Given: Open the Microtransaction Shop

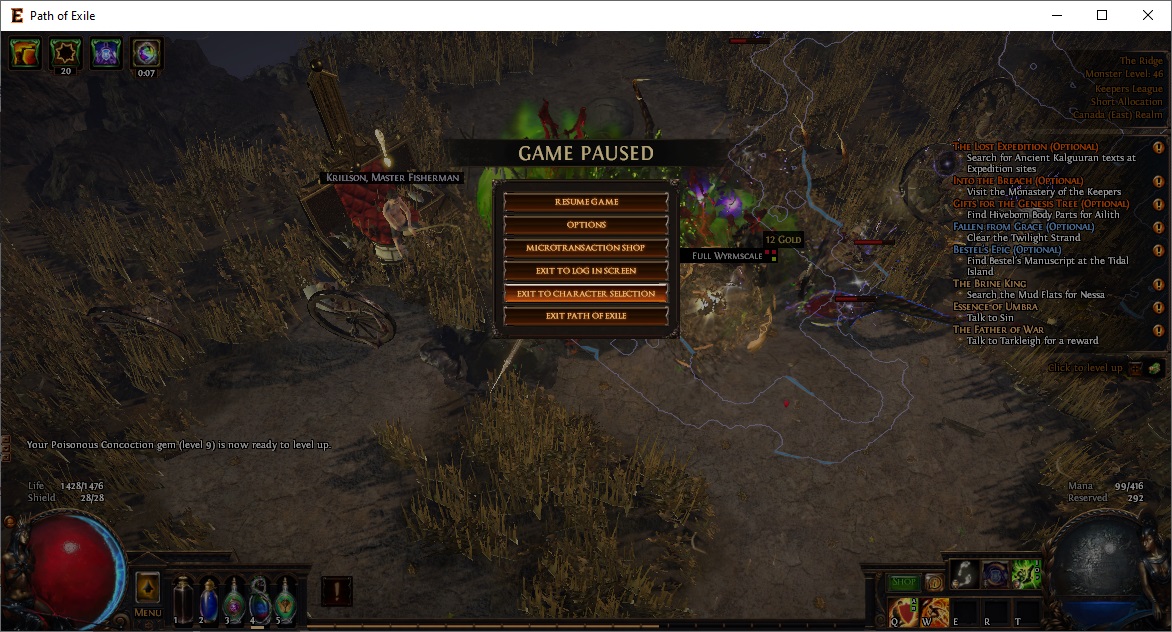Looking at the screenshot, I should coord(586,248).
